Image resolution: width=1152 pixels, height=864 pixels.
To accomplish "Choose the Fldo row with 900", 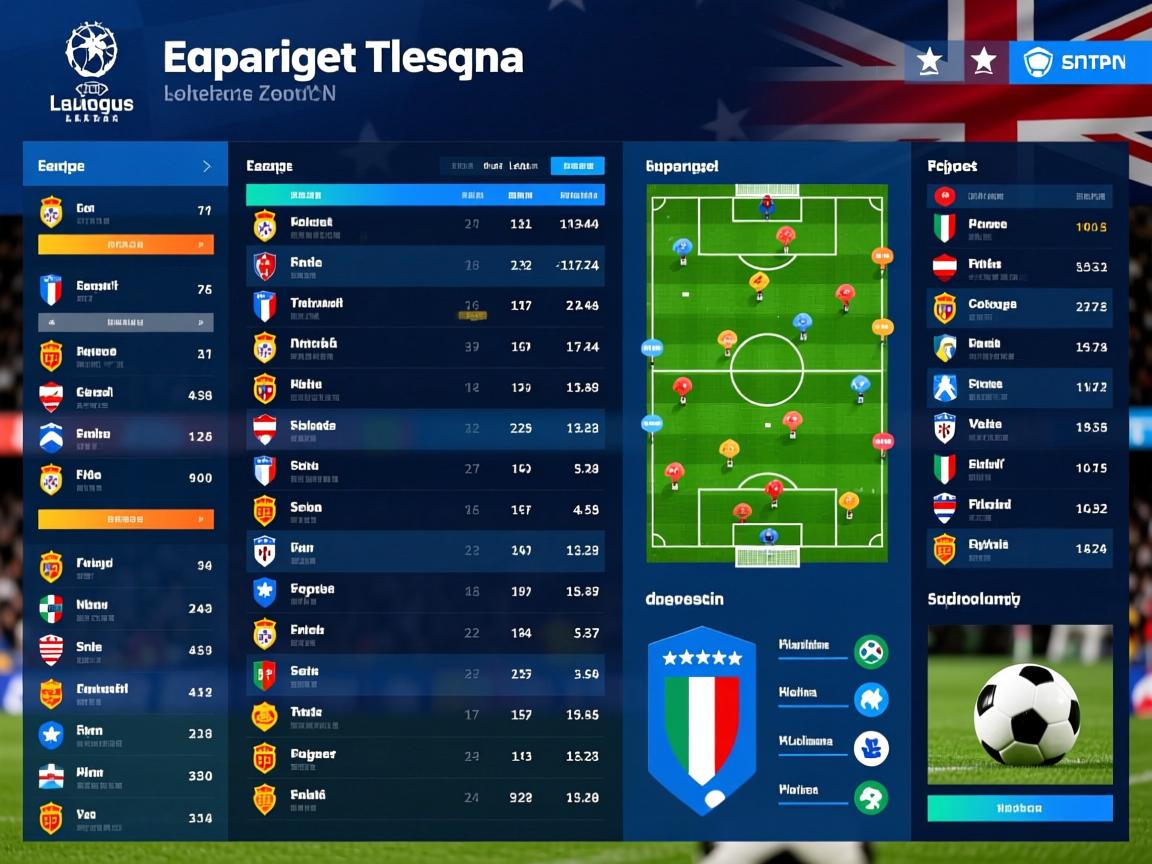I will click(x=125, y=478).
